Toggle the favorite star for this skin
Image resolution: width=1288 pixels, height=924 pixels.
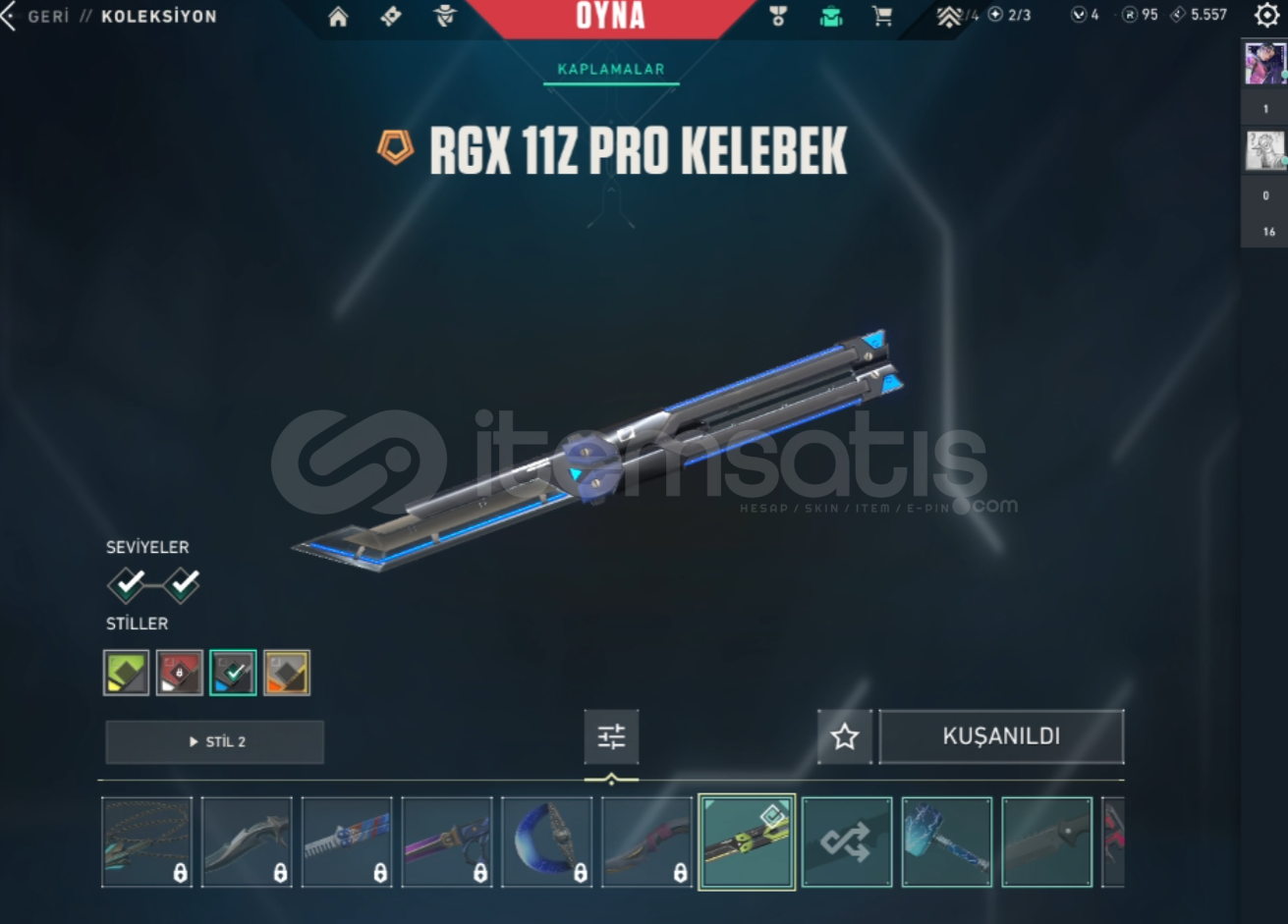pos(843,736)
